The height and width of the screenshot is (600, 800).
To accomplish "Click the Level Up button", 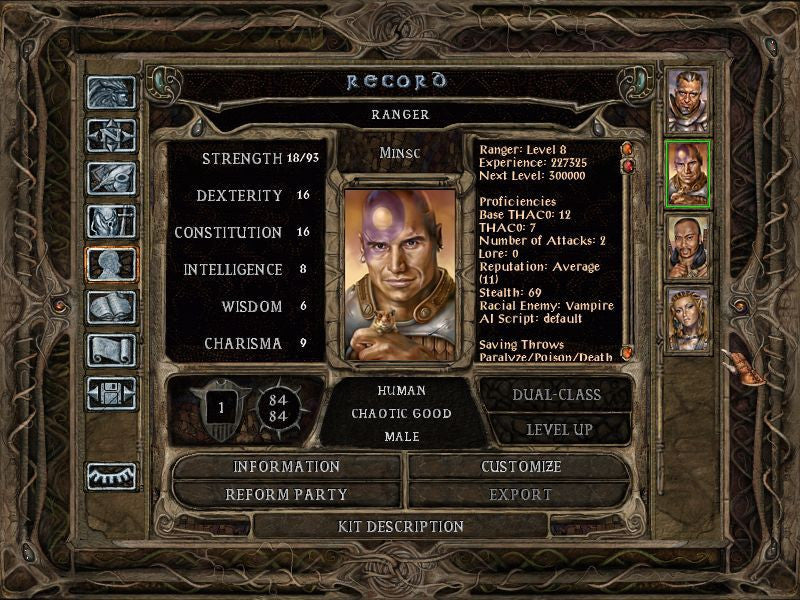I will (x=556, y=429).
